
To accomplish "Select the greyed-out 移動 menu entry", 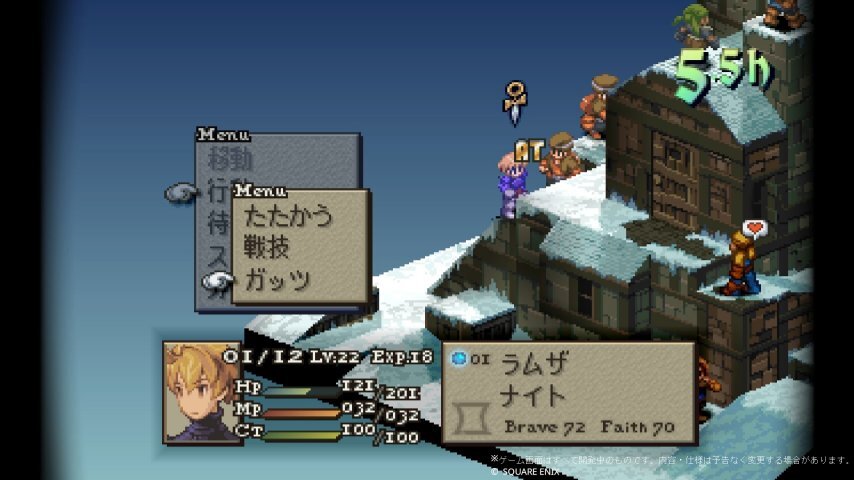I will click(x=231, y=160).
